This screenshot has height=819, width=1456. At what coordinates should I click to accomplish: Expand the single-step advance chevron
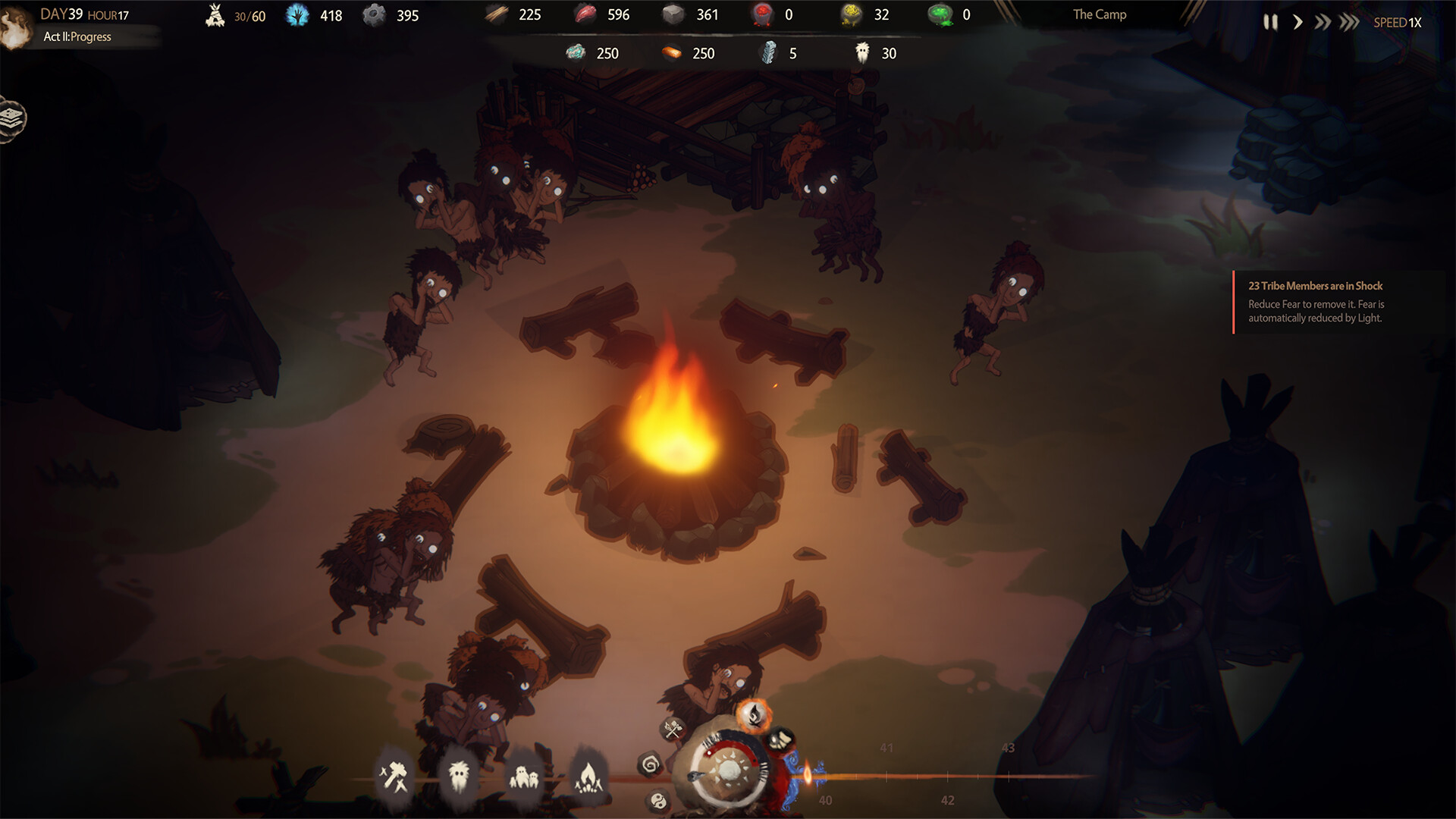point(1298,22)
